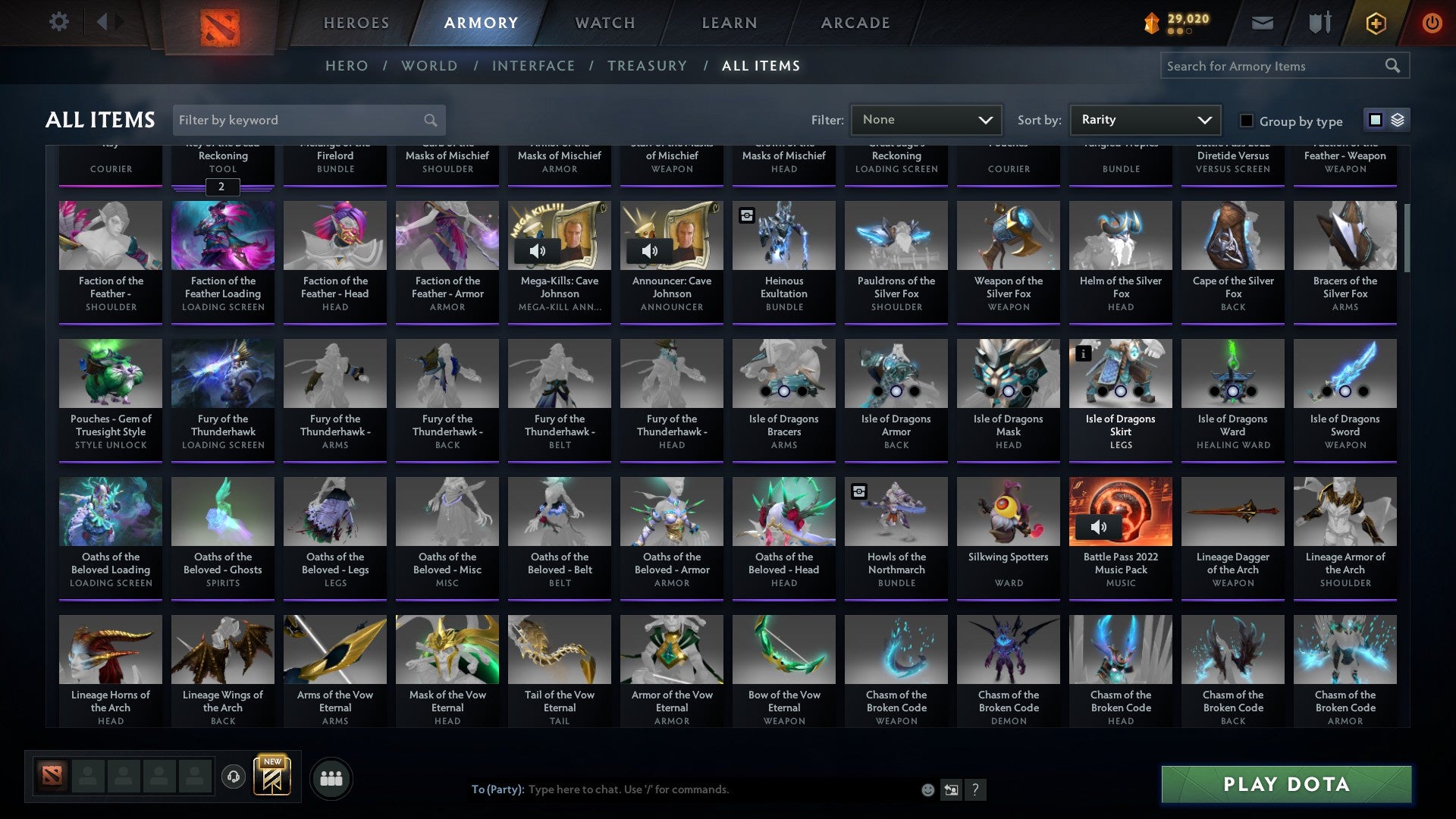Open the TREASURY section
1456x819 pixels.
[x=647, y=66]
